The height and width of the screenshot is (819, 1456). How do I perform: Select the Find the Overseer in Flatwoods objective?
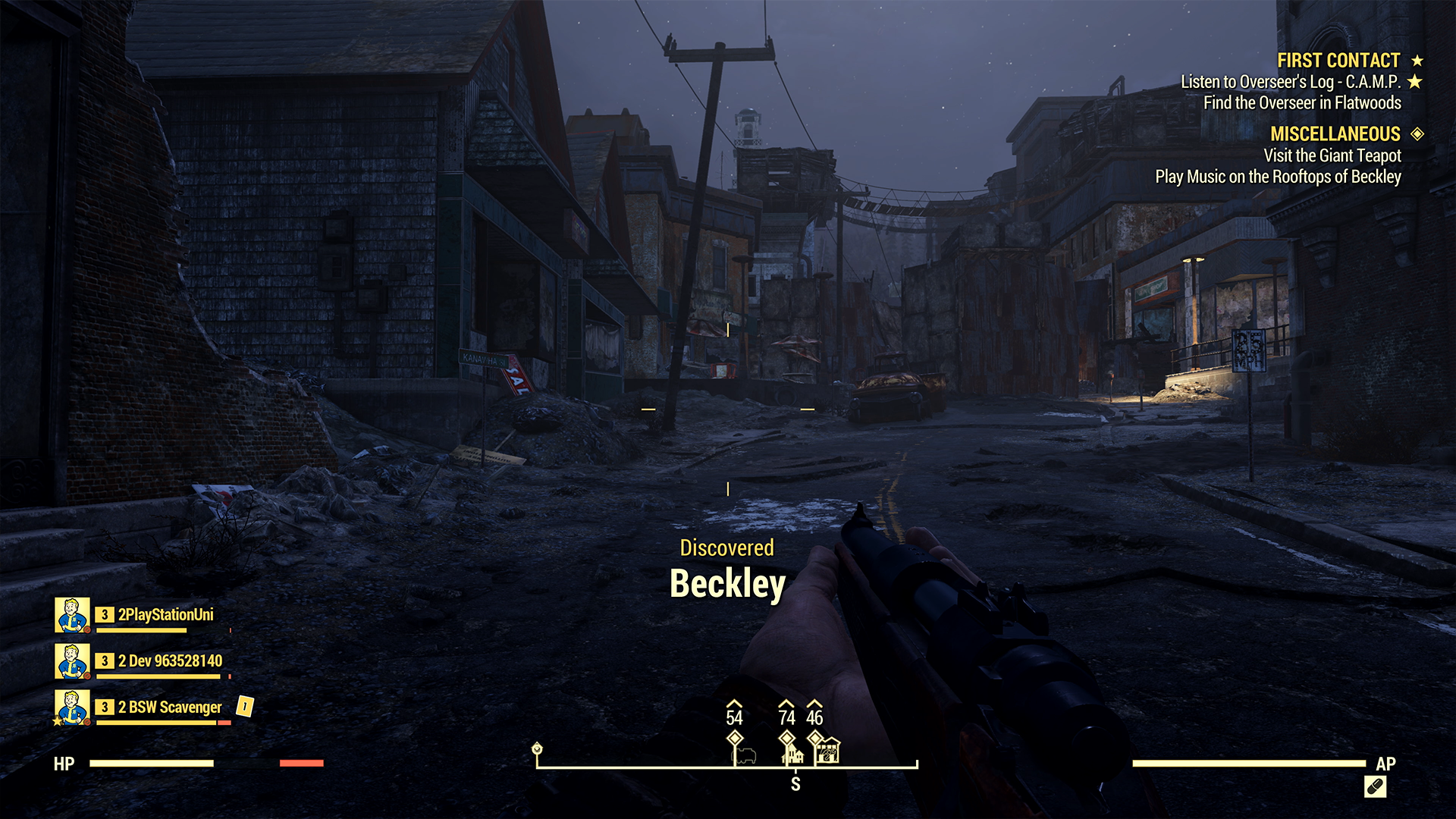1302,103
